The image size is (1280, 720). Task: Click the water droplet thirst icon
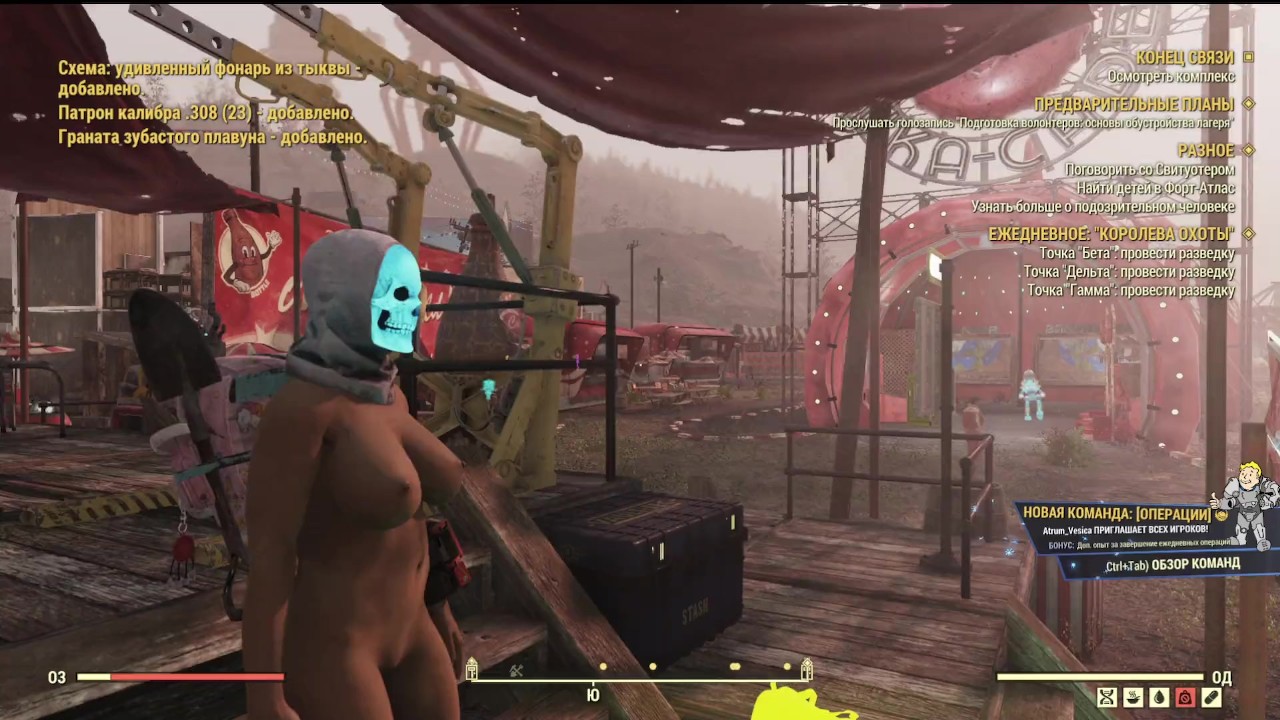click(x=1159, y=697)
